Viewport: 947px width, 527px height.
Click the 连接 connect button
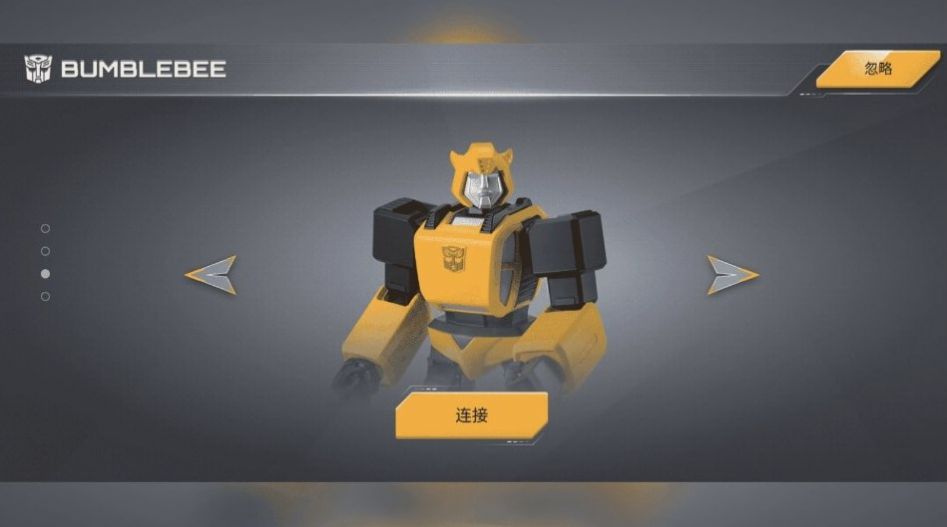pyautogui.click(x=471, y=415)
